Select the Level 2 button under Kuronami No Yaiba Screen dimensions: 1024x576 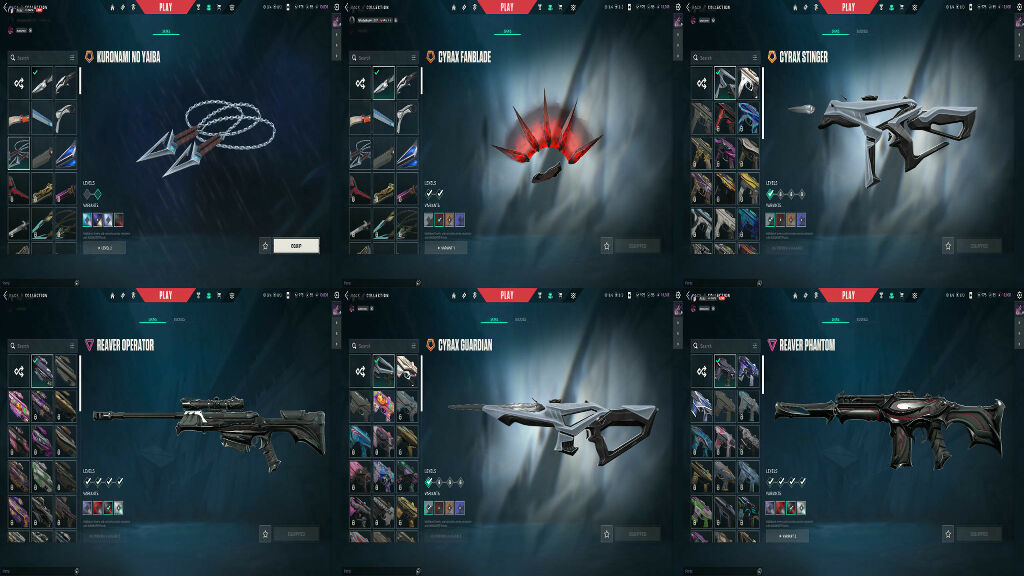pos(104,246)
